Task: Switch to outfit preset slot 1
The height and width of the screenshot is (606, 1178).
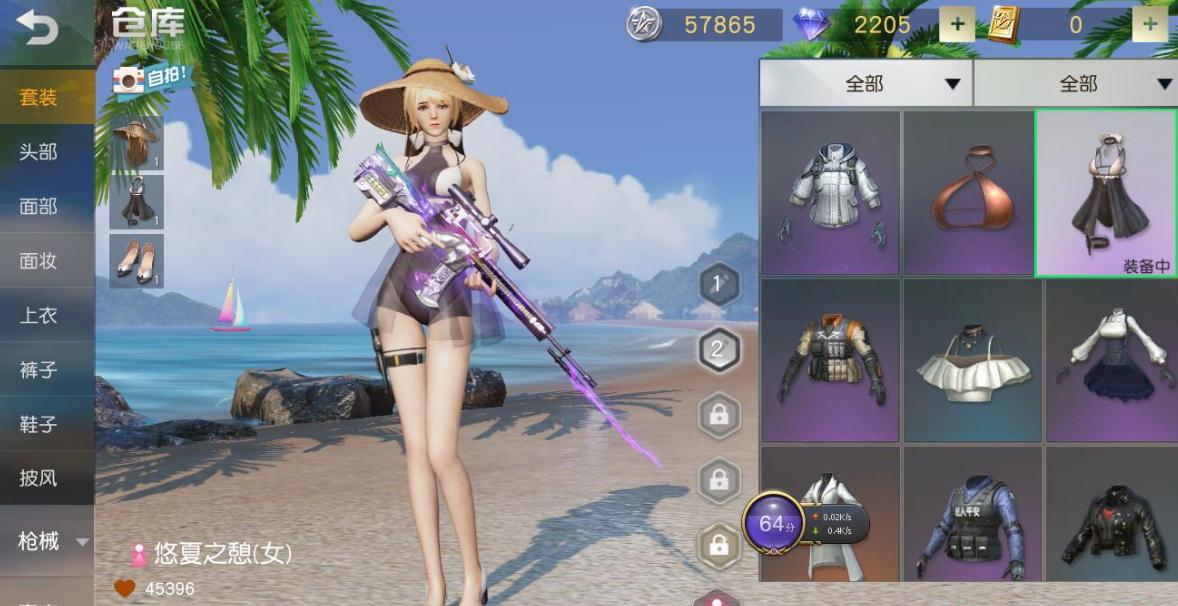Action: point(716,285)
